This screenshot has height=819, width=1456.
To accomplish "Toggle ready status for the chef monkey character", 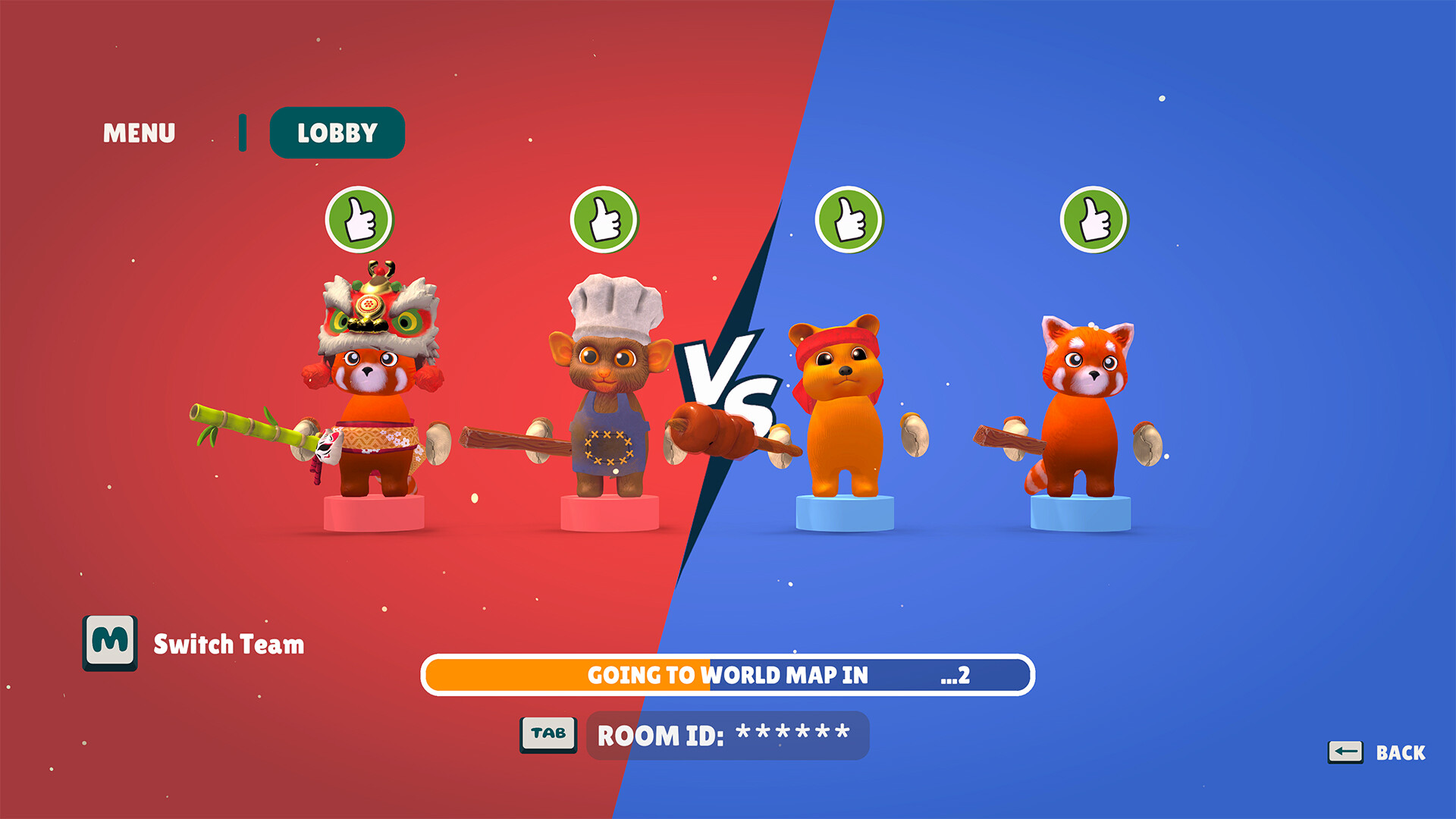I will click(x=603, y=220).
